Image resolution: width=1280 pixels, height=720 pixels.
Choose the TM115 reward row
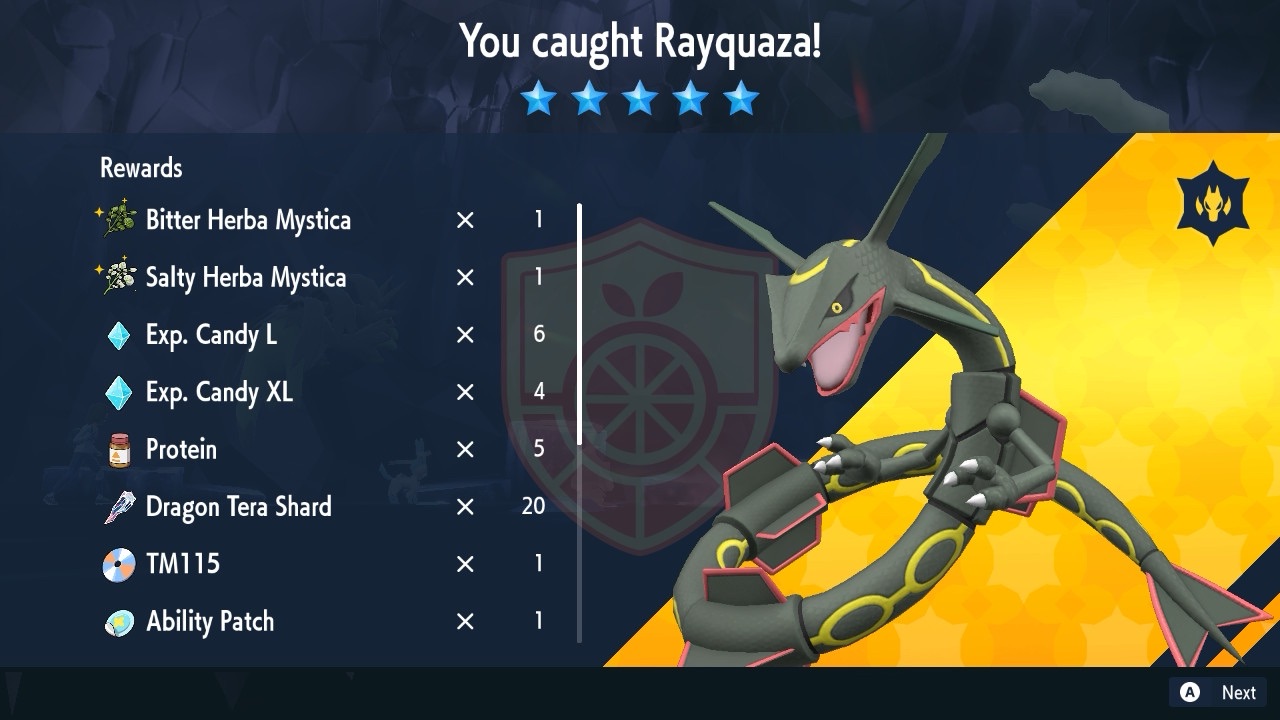[183, 564]
